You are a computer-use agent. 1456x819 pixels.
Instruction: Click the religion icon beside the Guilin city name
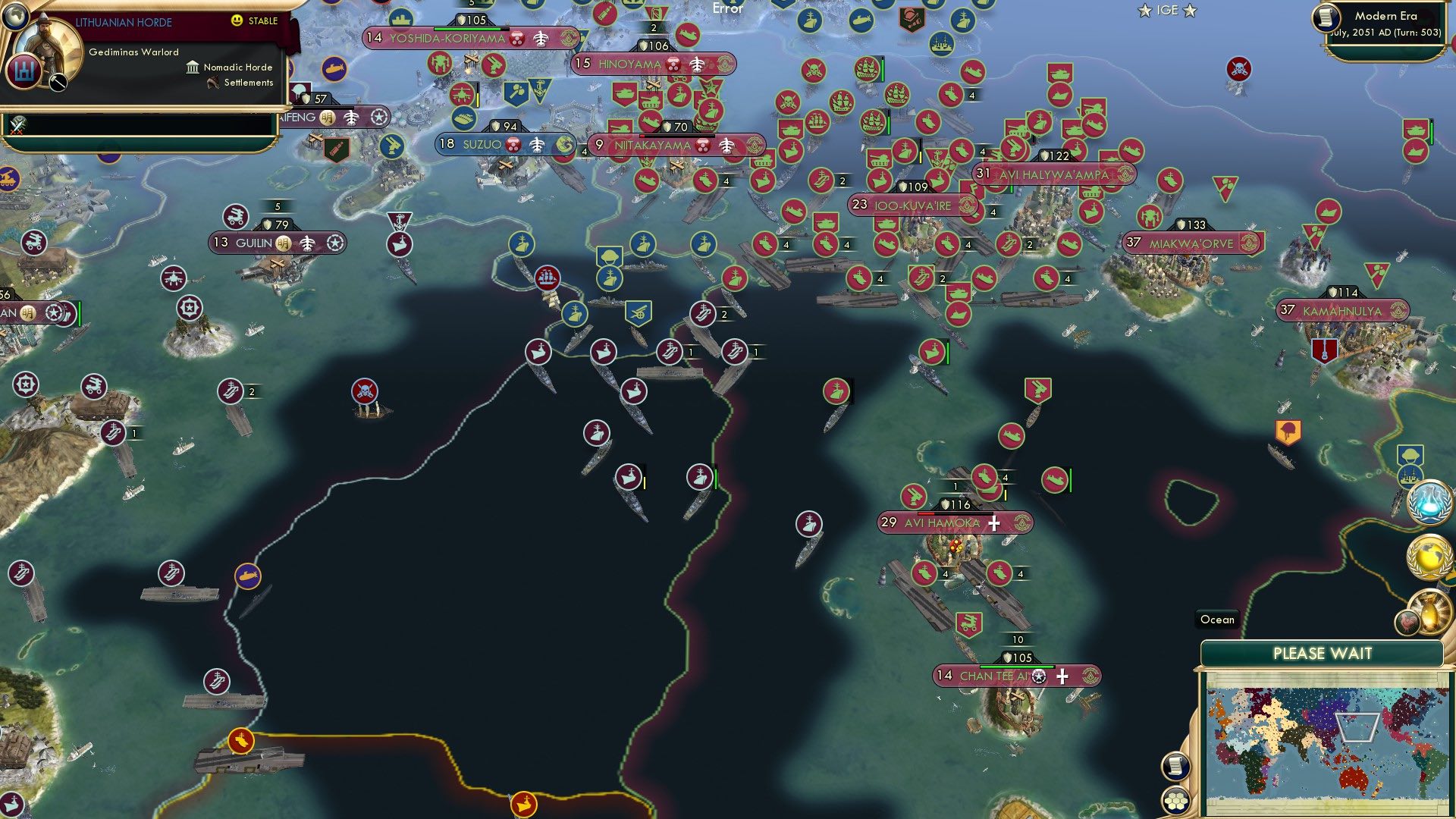(x=284, y=243)
